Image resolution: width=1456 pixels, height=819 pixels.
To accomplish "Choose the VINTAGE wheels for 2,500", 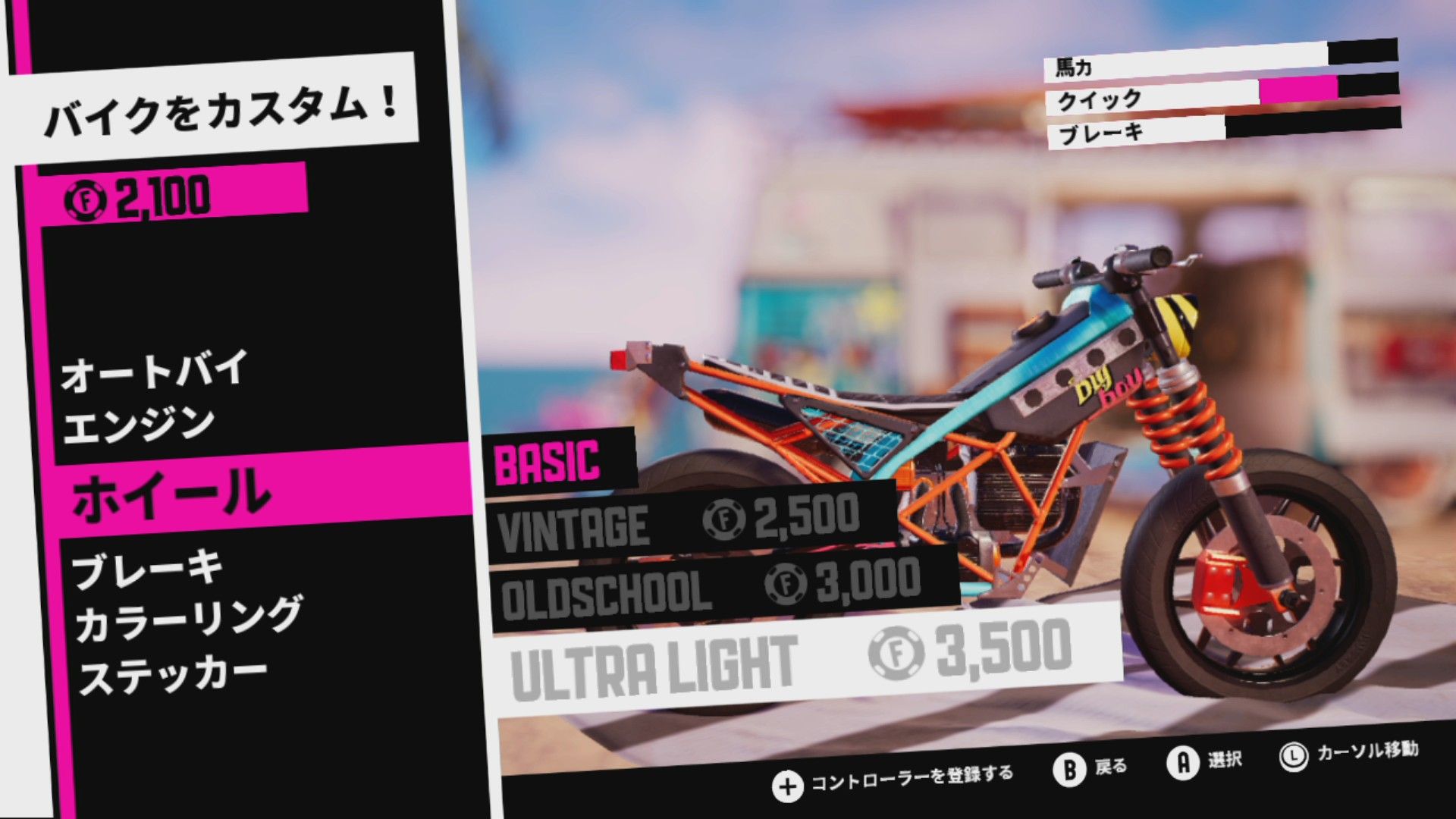I will point(679,523).
